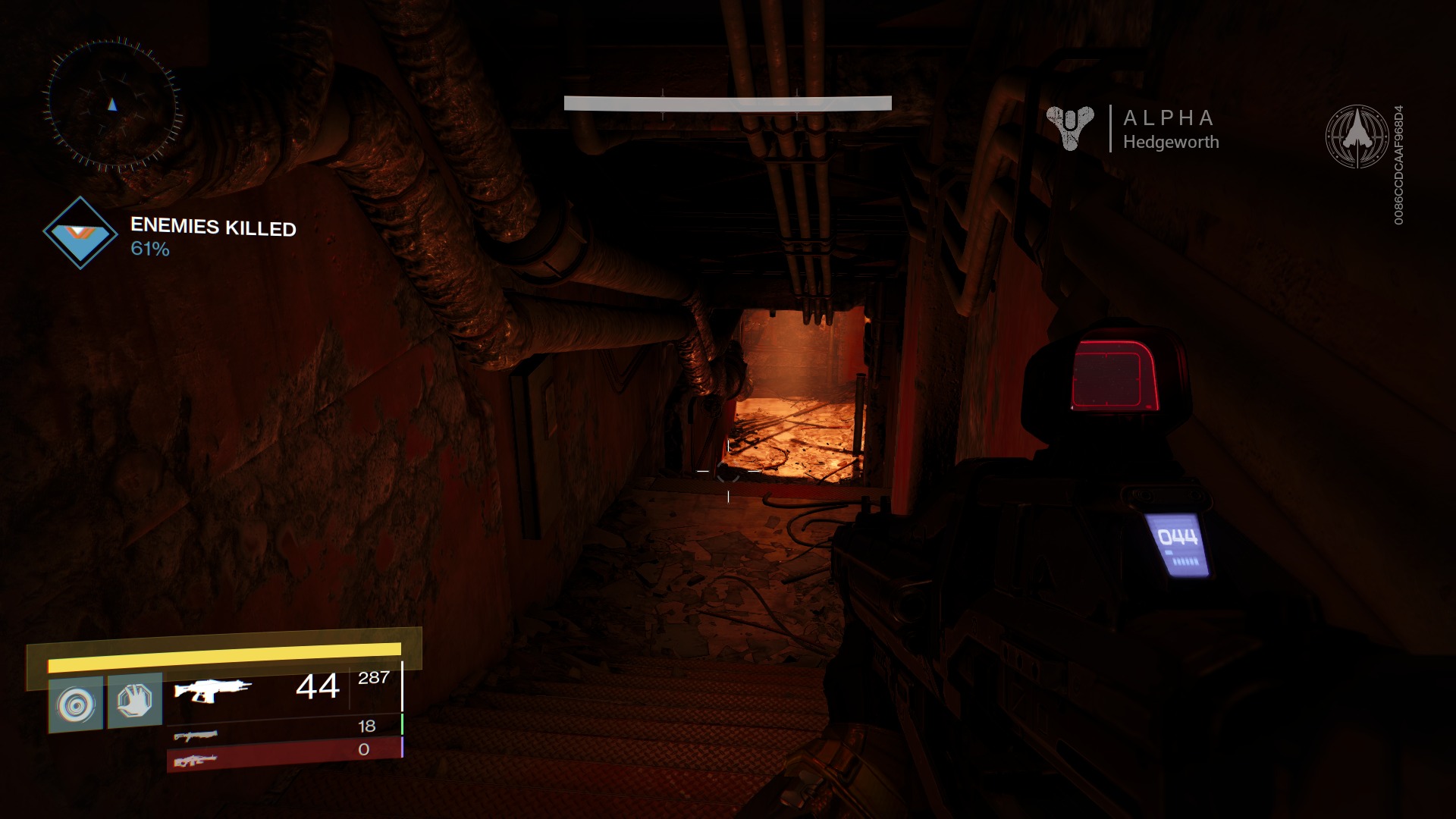Switch to the special weapon slot

click(x=196, y=734)
